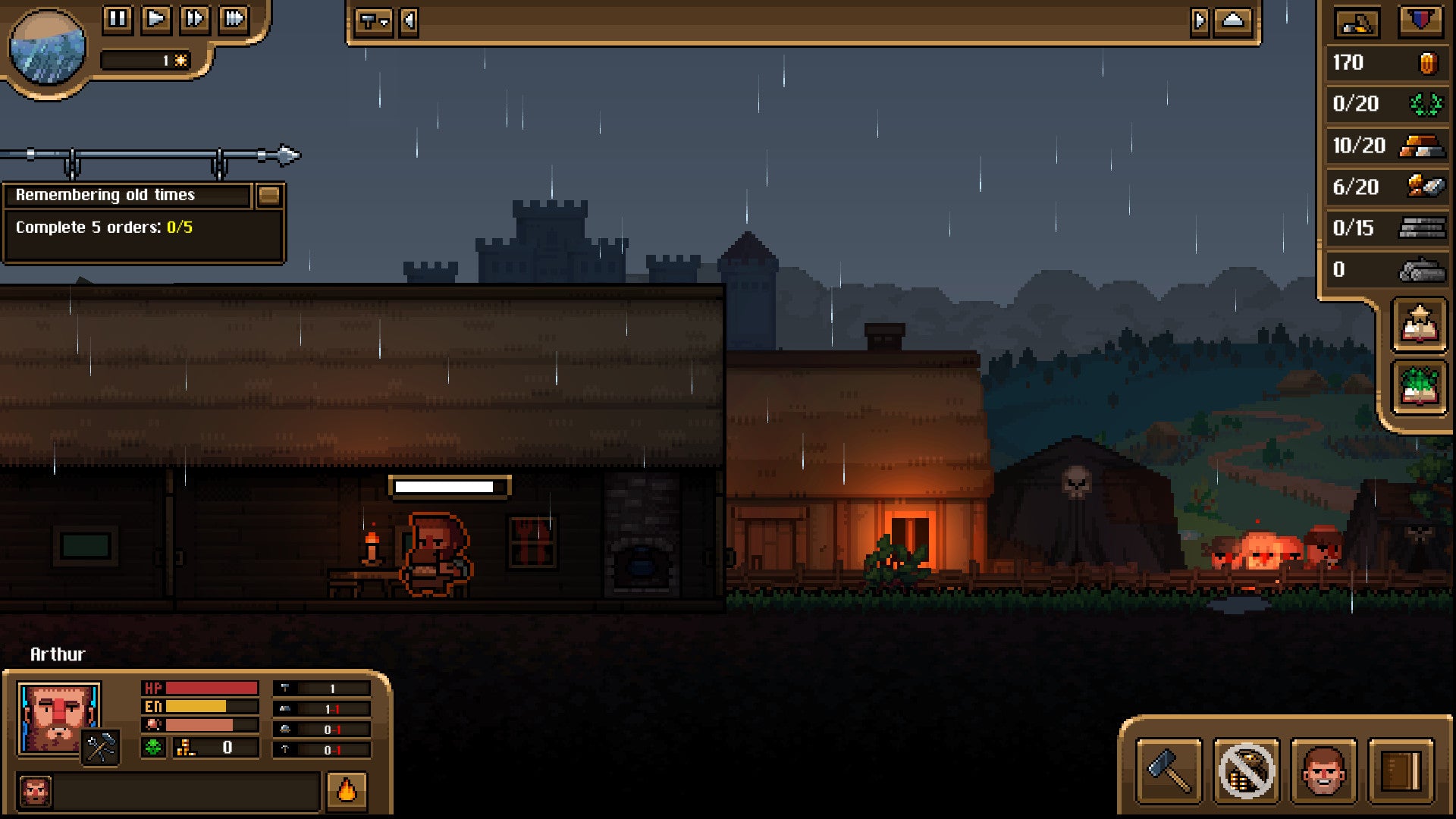Set game to normal play speed
Image resolution: width=1456 pixels, height=819 pixels.
[156, 18]
